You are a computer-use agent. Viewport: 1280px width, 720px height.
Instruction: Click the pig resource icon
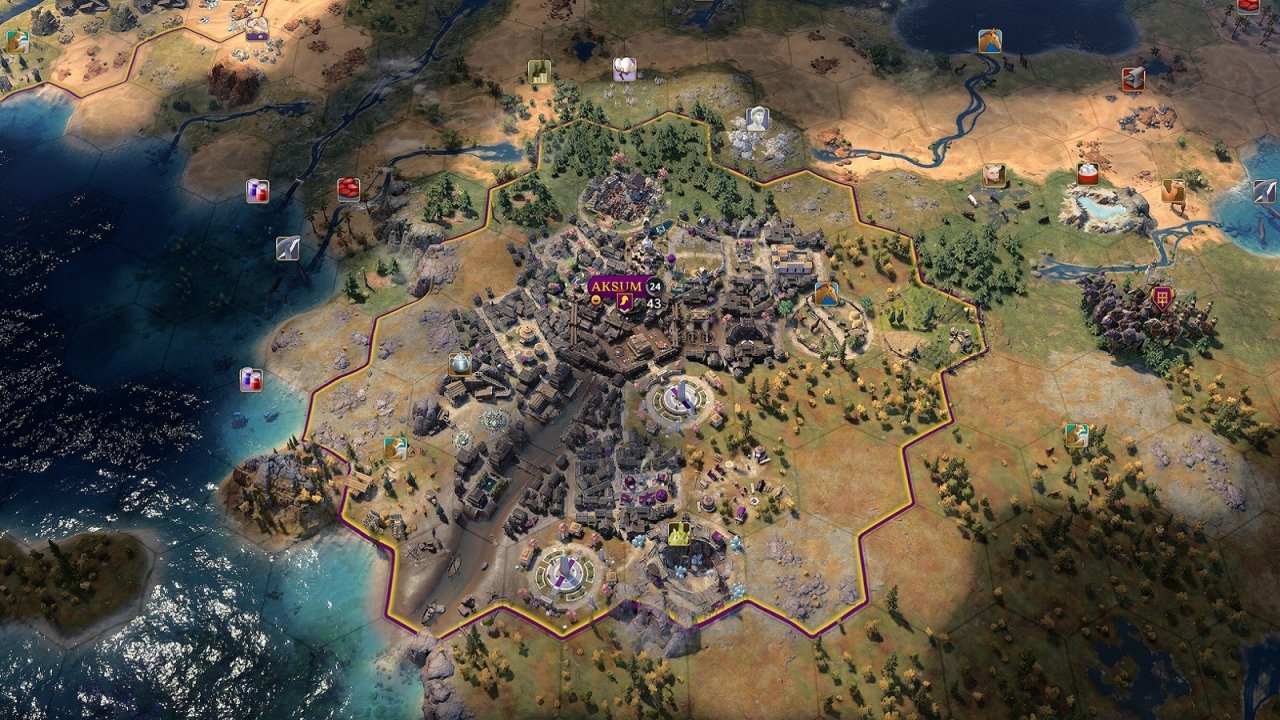coord(993,175)
